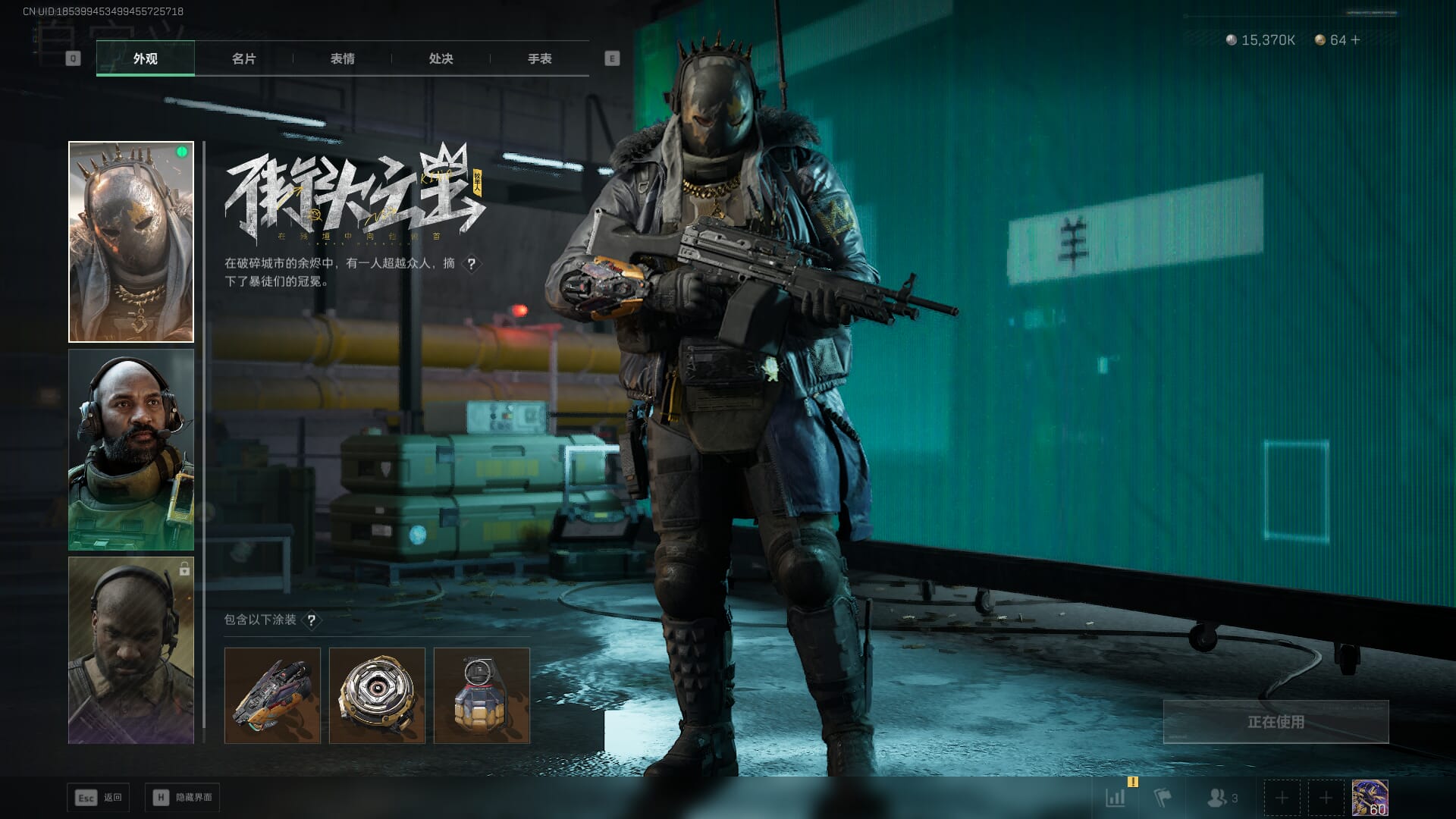Open the friends list icon
Viewport: 1456px width, 819px height.
1221,798
